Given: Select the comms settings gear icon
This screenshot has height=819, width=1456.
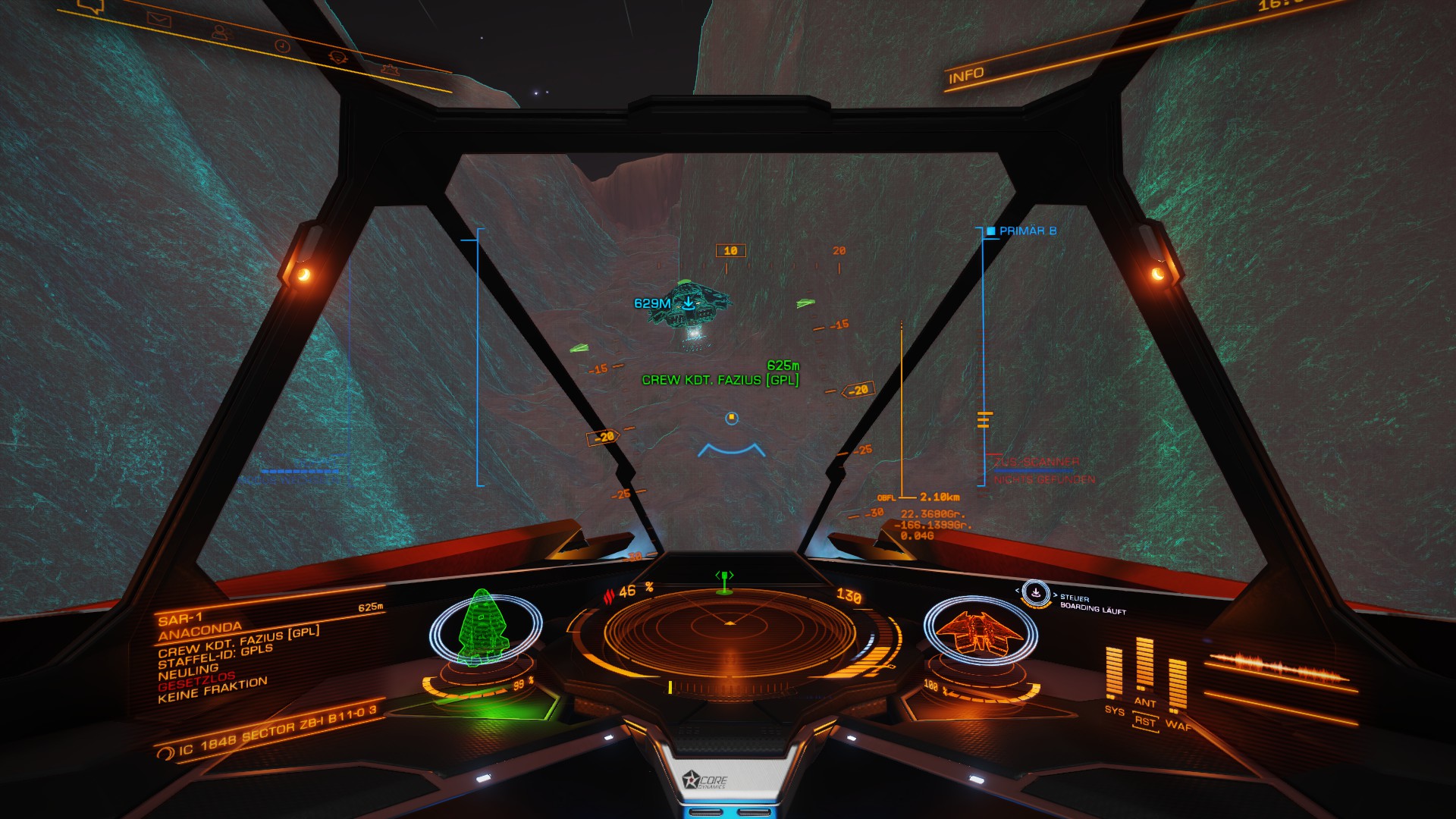Looking at the screenshot, I should tap(390, 70).
